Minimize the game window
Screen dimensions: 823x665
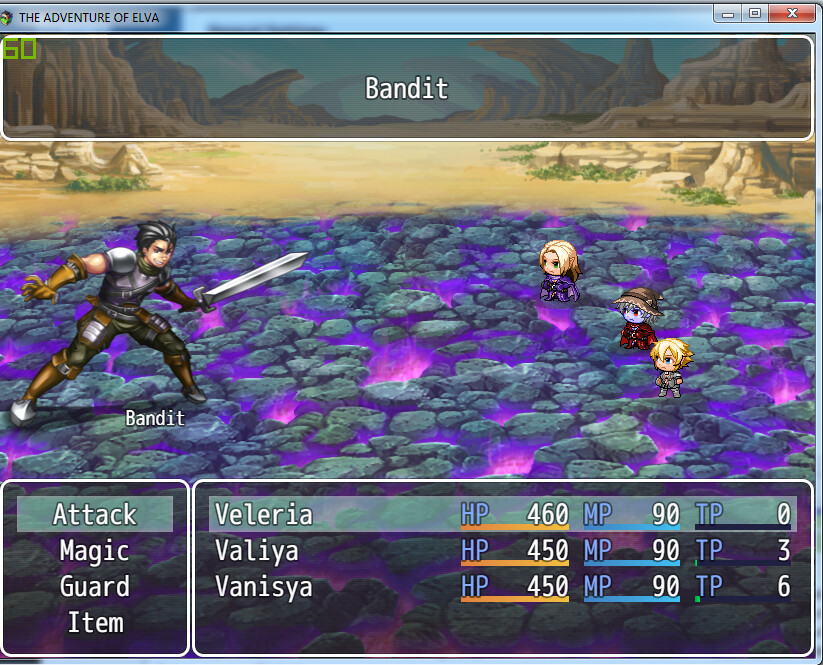pyautogui.click(x=728, y=13)
